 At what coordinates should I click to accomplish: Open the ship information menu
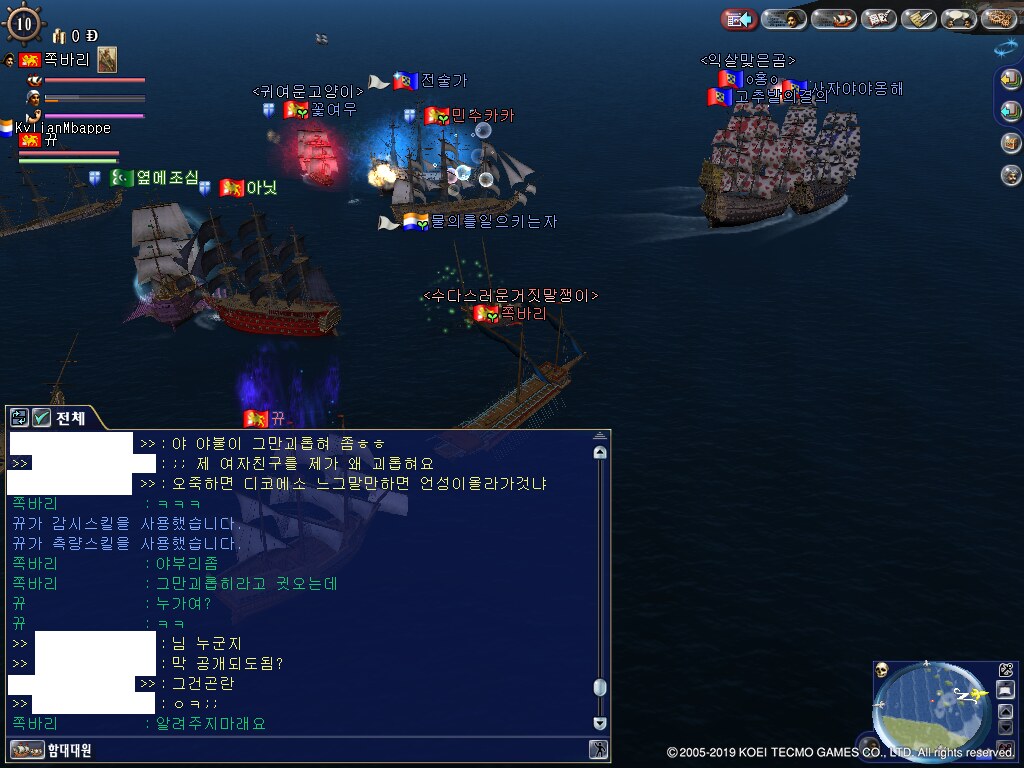click(x=833, y=19)
